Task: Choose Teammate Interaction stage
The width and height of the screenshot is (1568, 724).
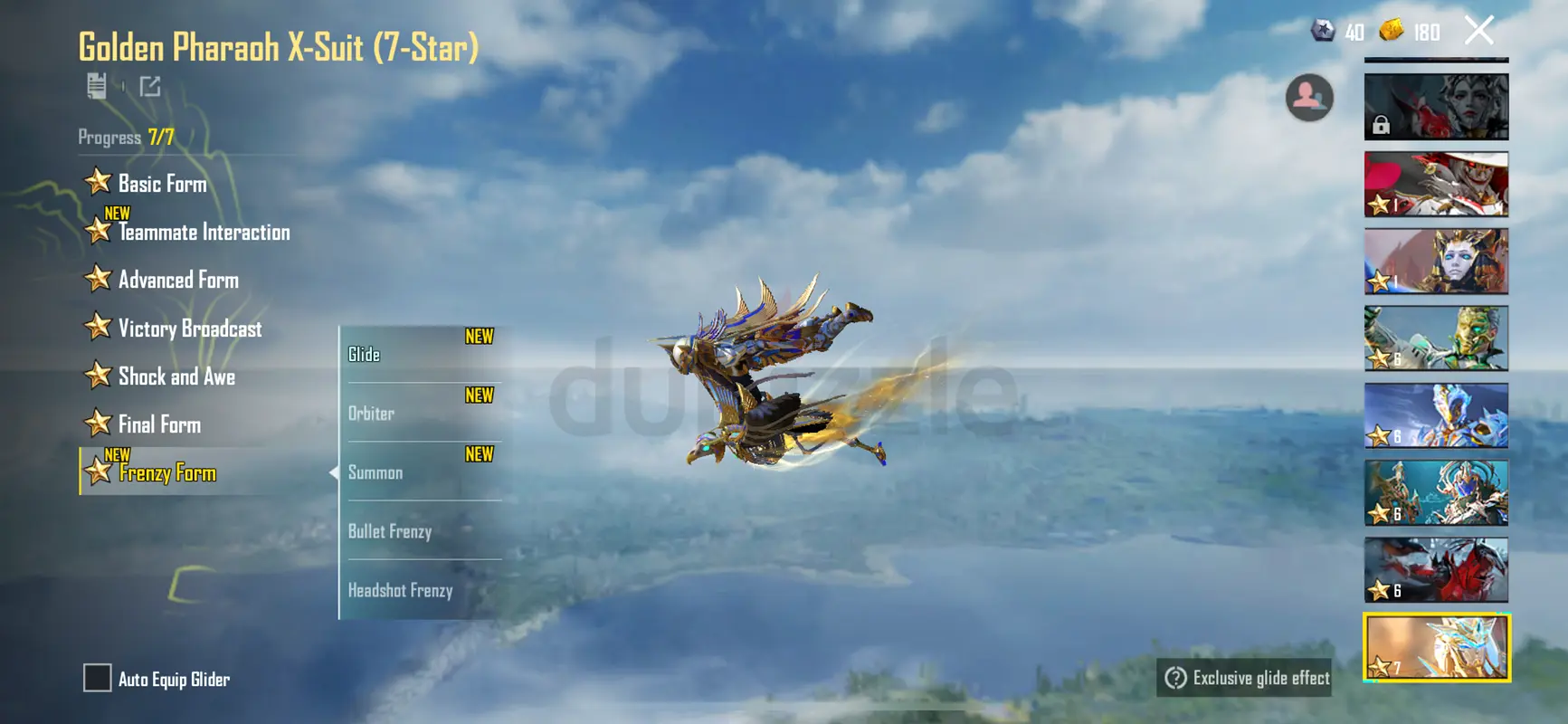Action: point(204,233)
